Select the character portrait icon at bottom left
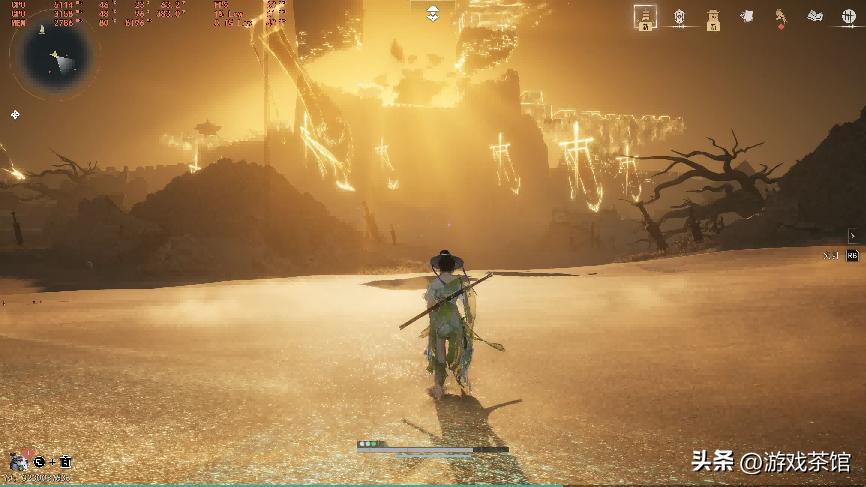The width and height of the screenshot is (866, 487). tap(18, 461)
